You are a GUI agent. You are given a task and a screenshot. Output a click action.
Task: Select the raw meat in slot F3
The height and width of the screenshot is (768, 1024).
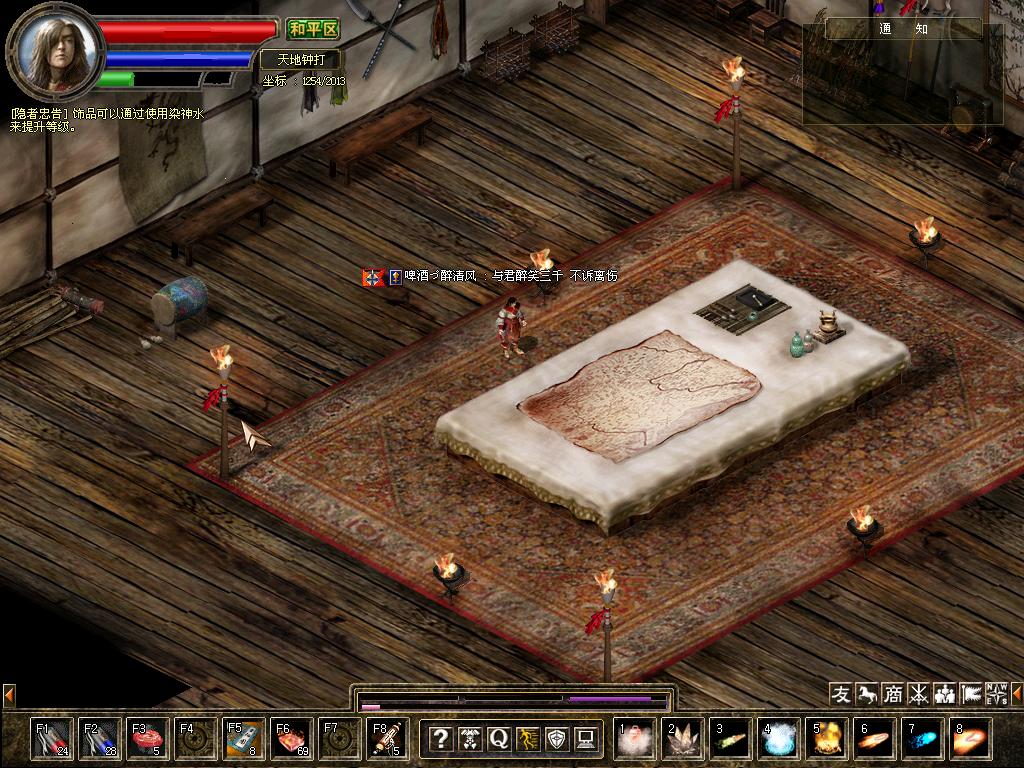point(148,738)
